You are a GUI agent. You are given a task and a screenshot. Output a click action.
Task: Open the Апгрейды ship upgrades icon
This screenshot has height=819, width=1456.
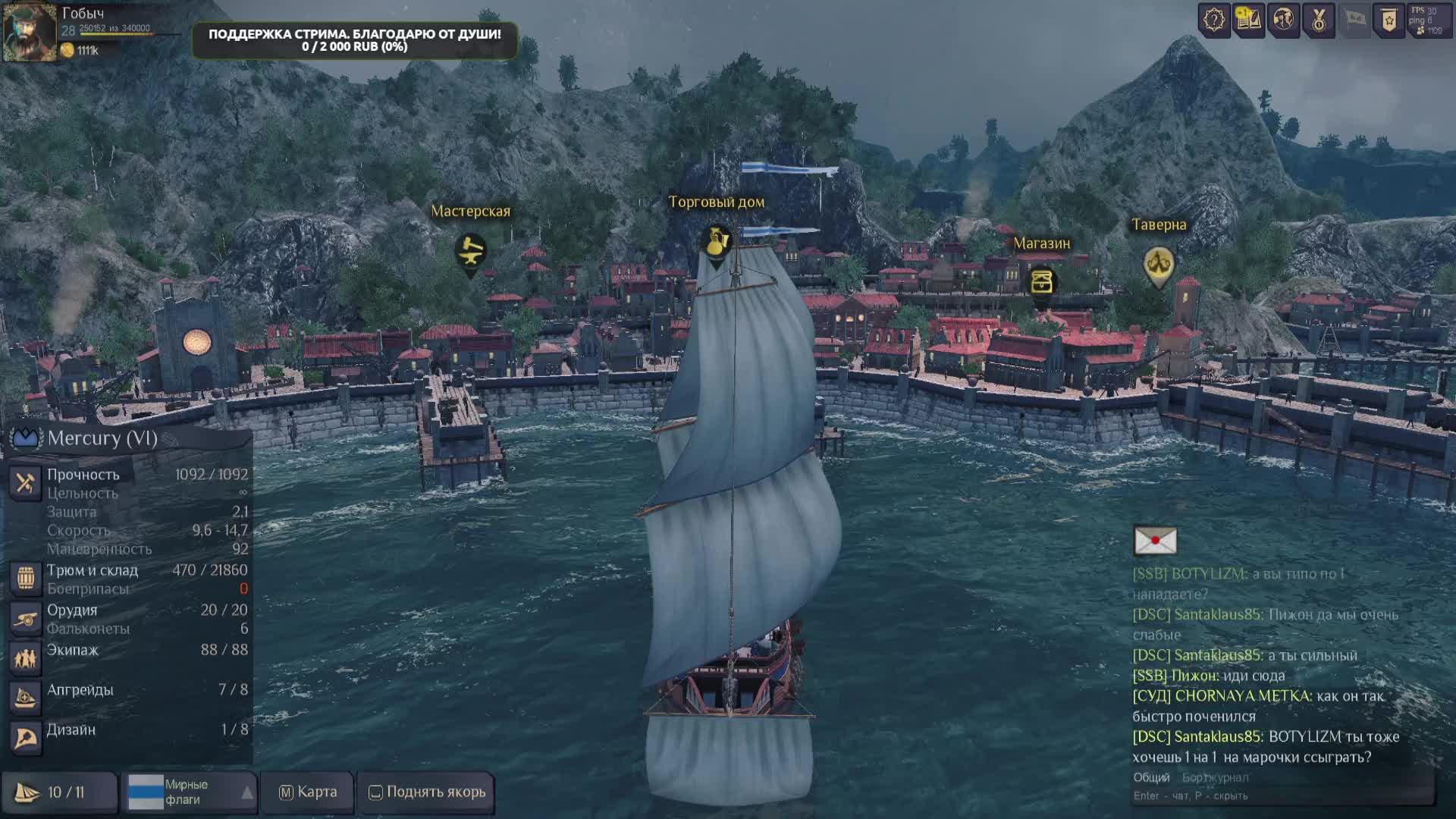(25, 698)
